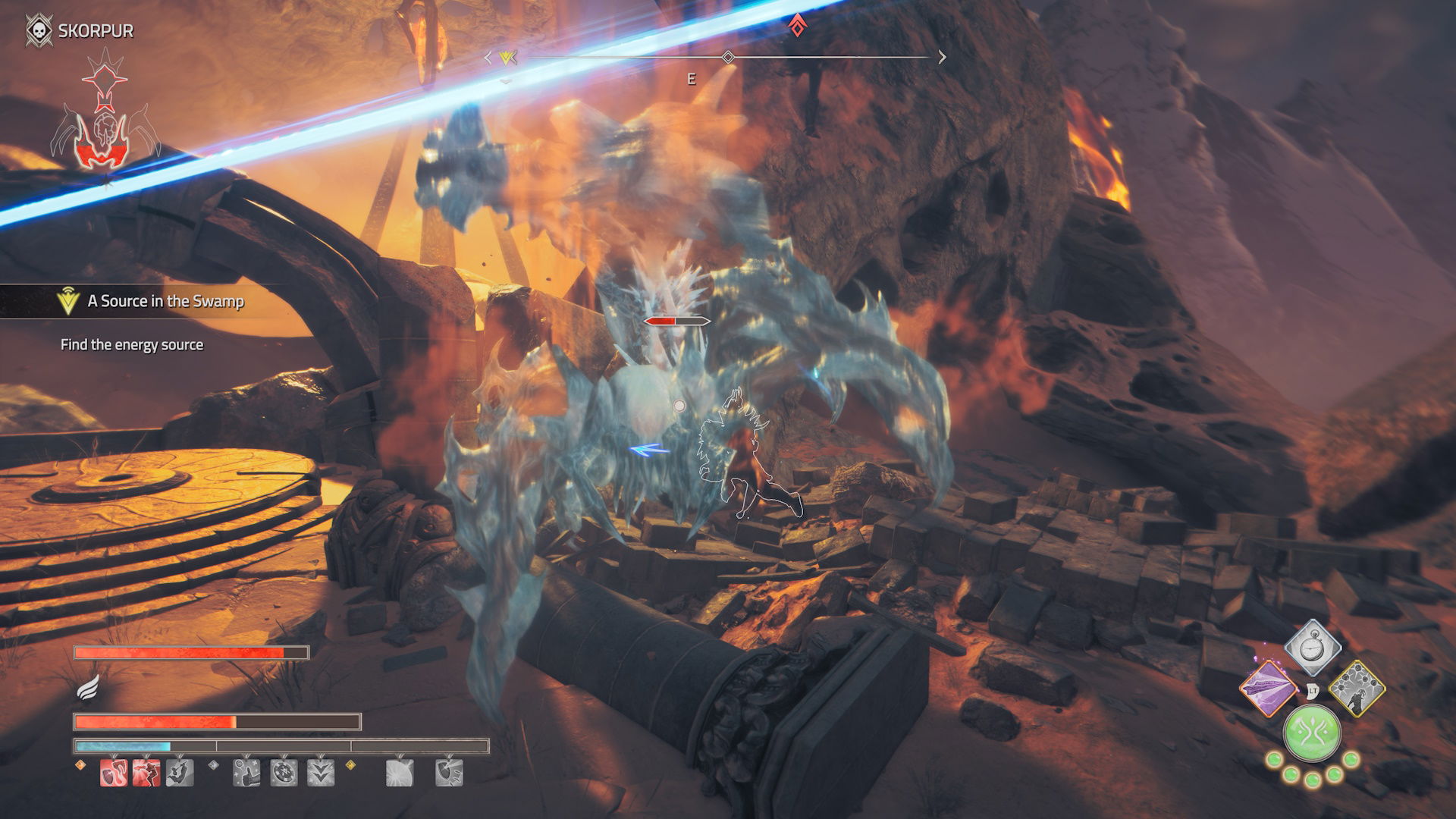
Task: Choose the red charging warrior skill
Action: 146,773
